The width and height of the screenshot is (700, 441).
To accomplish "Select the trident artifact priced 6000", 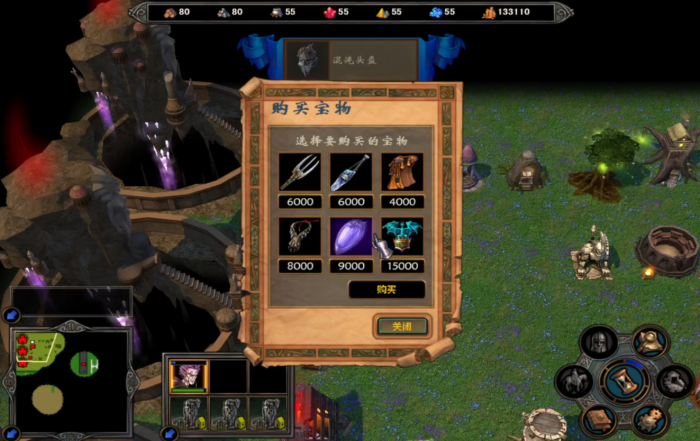I will click(x=300, y=173).
